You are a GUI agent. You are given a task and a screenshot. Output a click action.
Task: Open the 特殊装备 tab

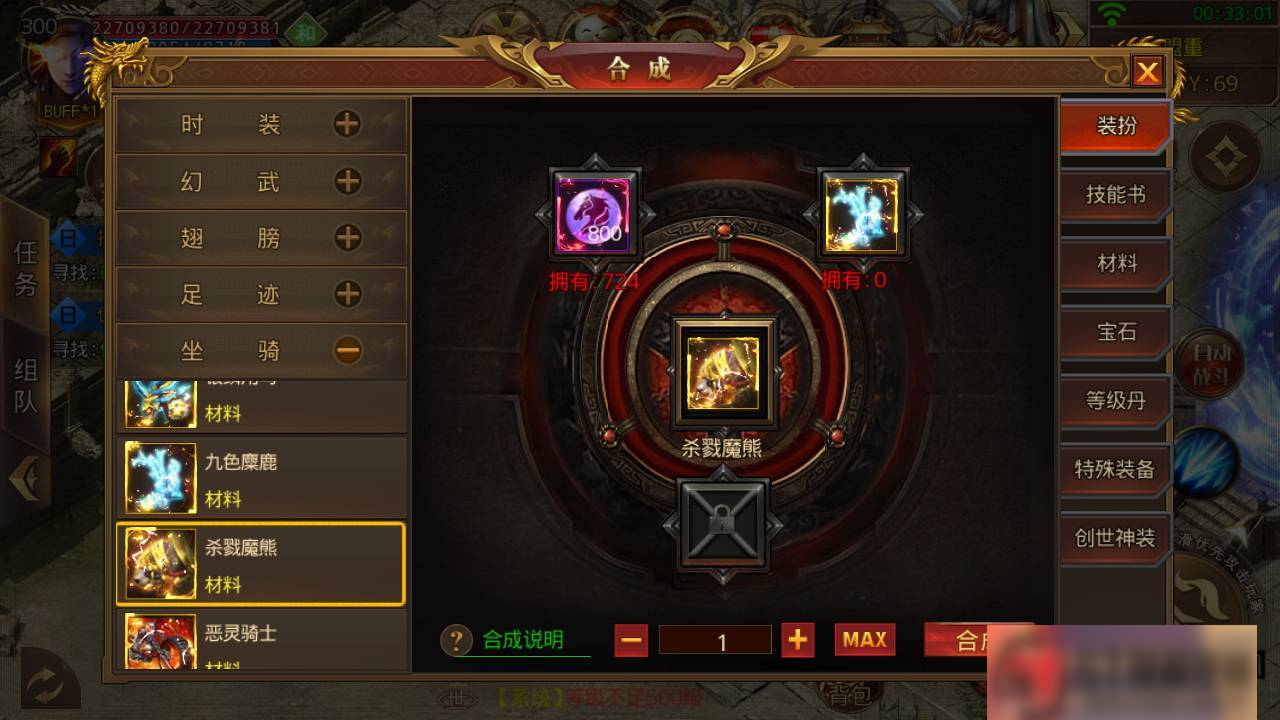1115,469
